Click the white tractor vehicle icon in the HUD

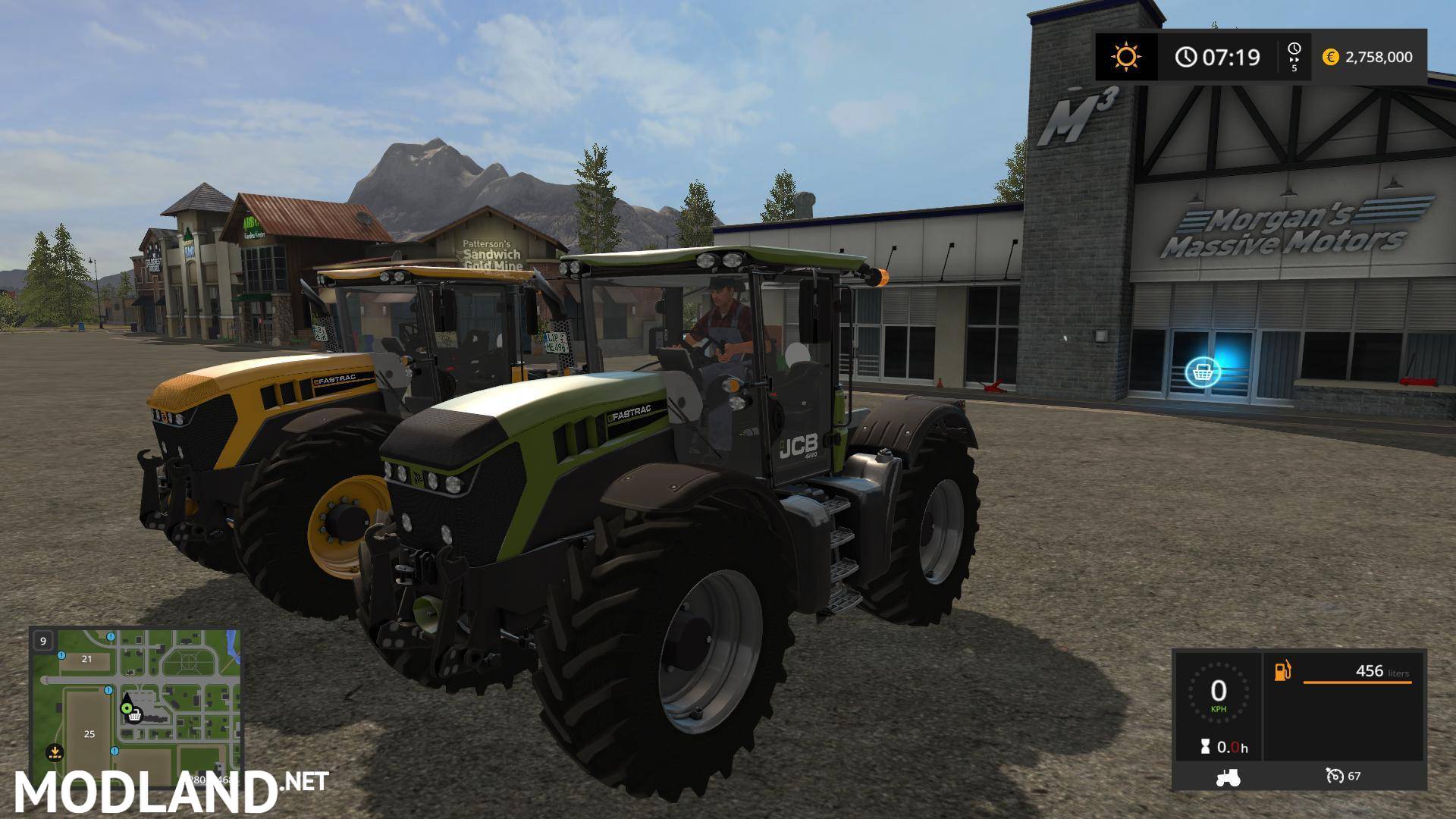pyautogui.click(x=1228, y=778)
